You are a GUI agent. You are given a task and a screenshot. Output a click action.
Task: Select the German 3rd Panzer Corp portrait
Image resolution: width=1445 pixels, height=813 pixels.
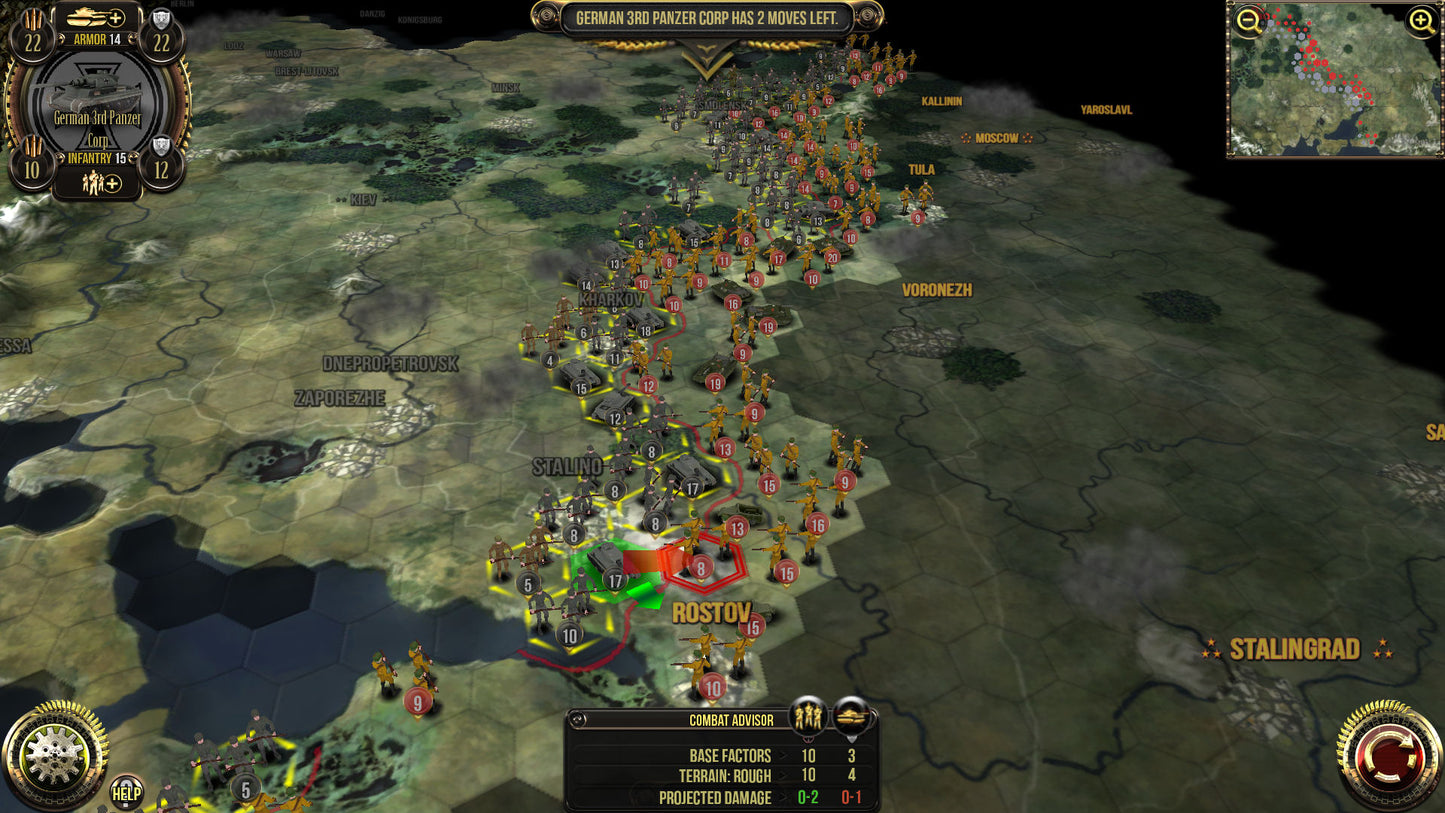click(x=98, y=101)
